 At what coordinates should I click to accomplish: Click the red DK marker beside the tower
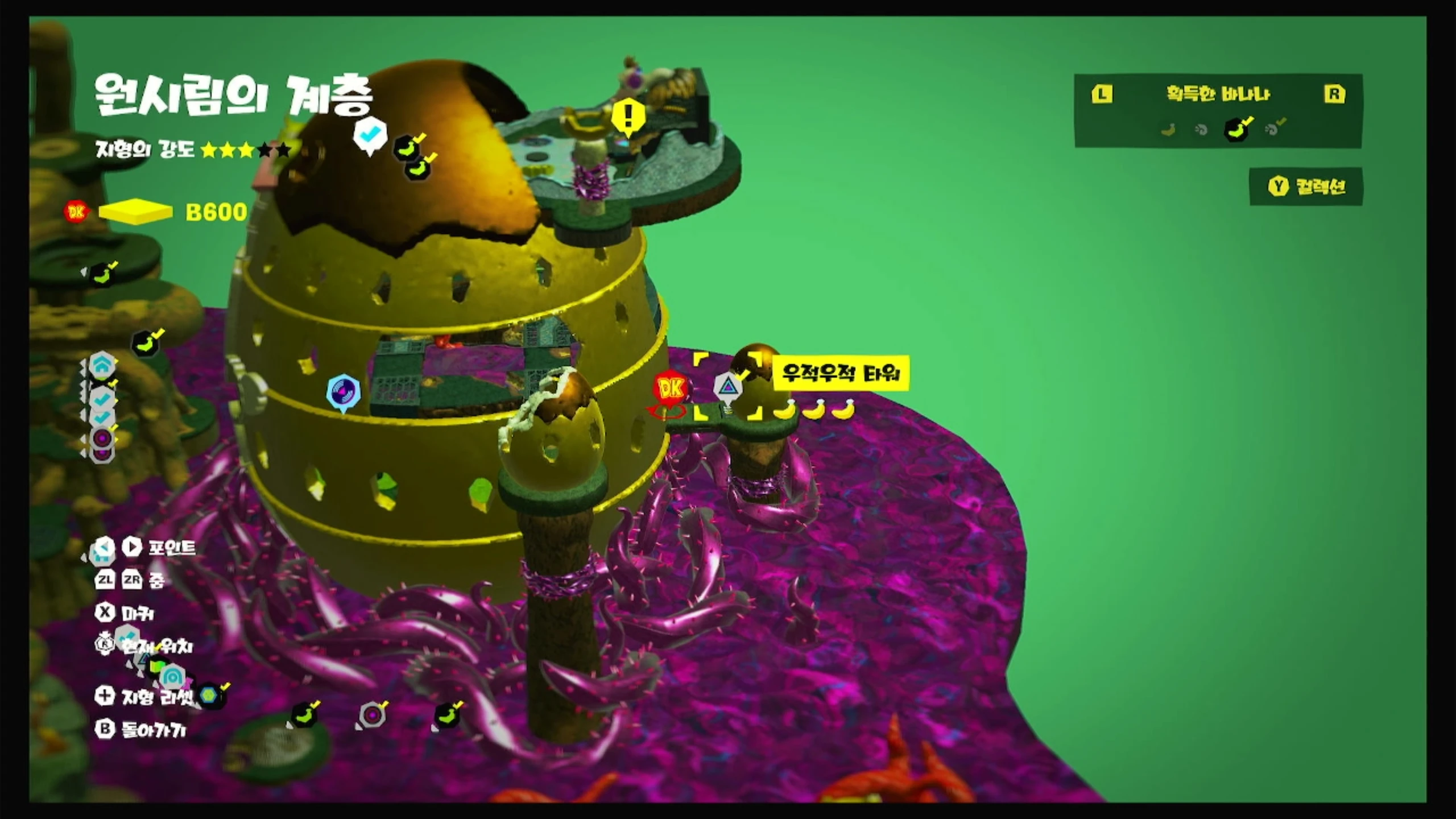tap(671, 389)
